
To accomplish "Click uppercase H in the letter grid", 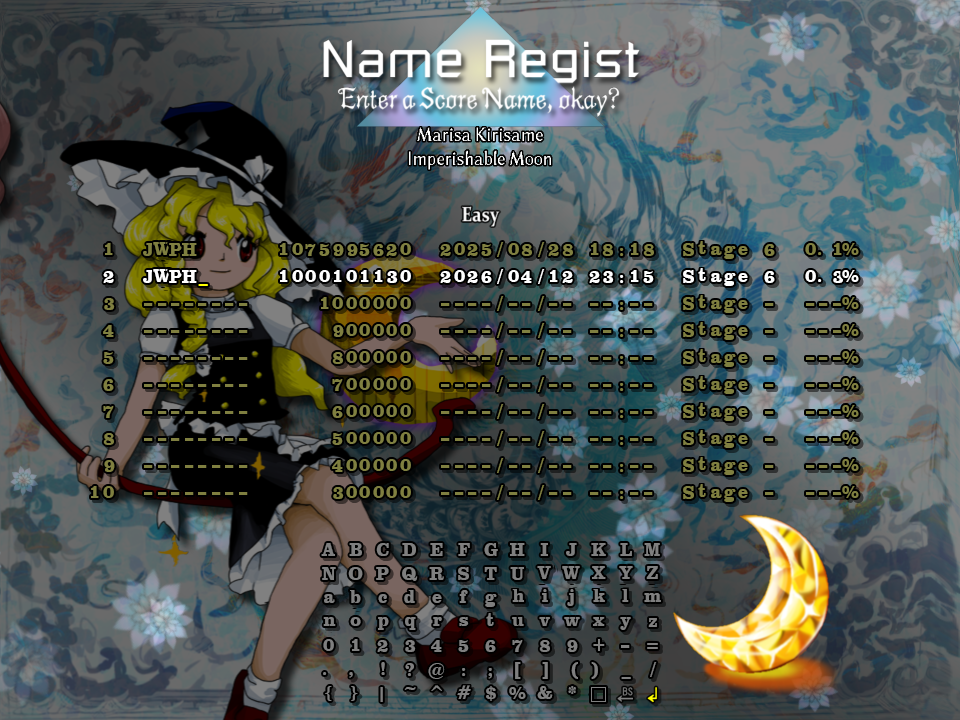I will (517, 550).
